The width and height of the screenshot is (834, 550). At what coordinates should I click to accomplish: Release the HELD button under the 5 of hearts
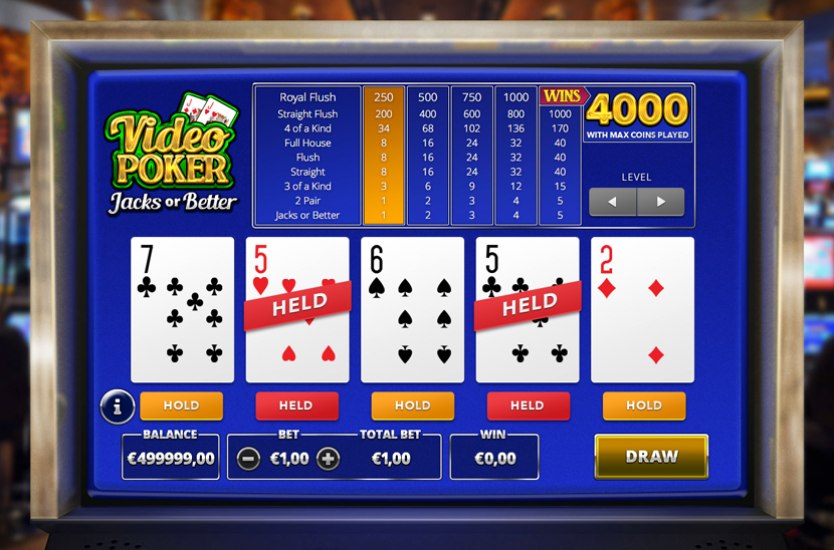tap(297, 405)
